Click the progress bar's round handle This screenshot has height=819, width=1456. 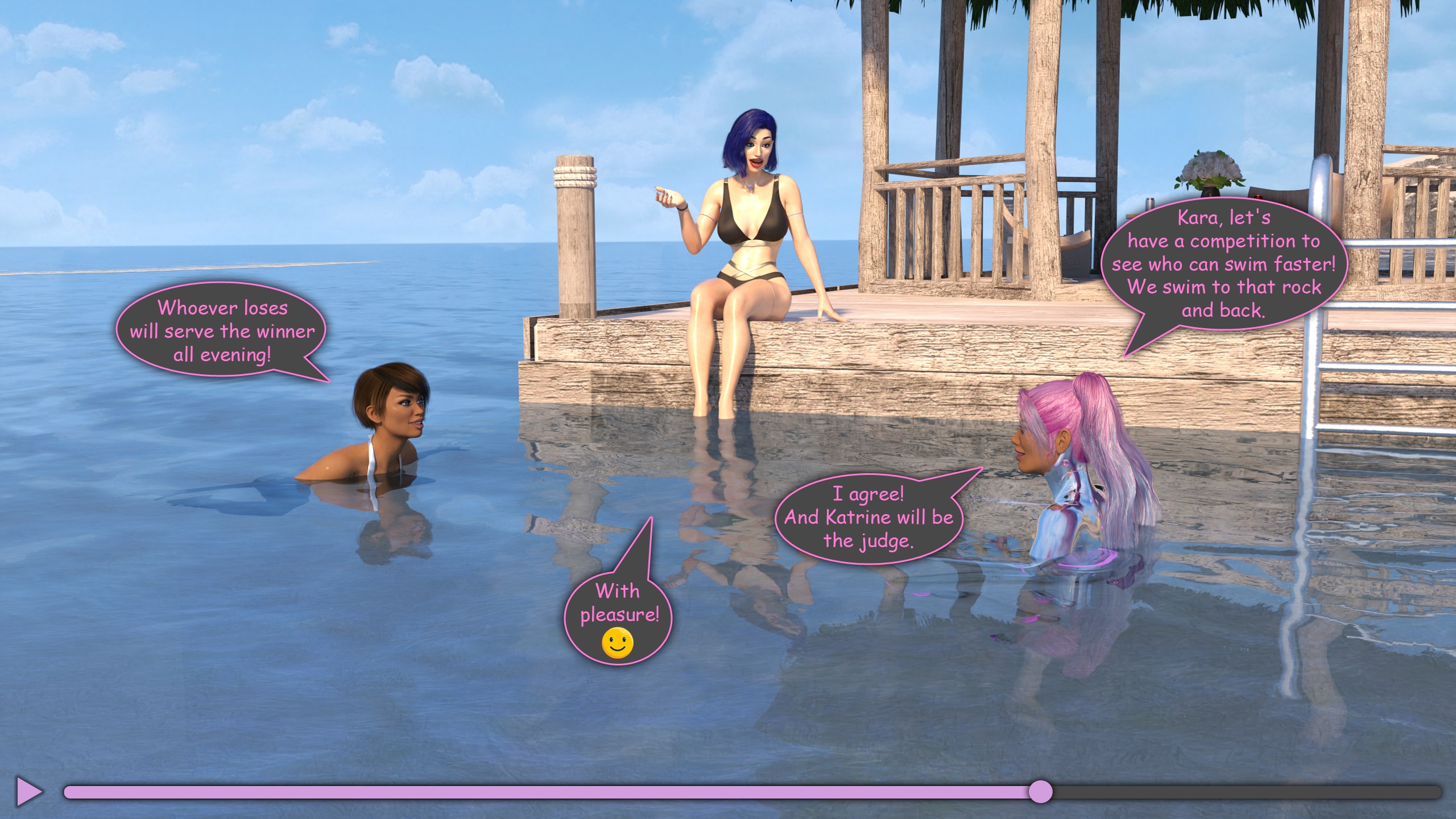[x=1040, y=792]
